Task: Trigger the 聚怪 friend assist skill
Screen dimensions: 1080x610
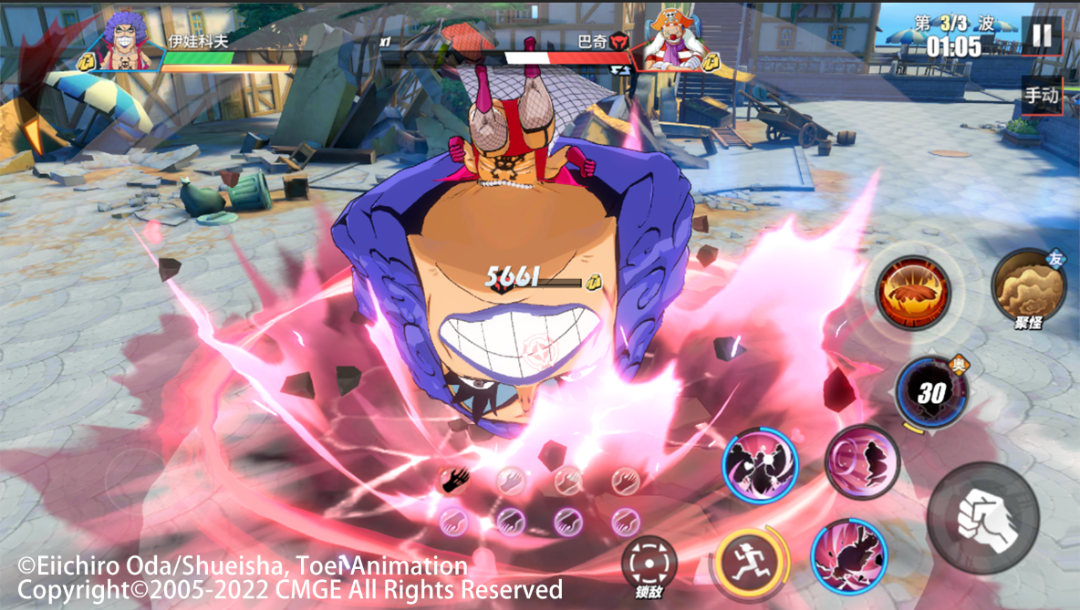Action: tap(1027, 286)
